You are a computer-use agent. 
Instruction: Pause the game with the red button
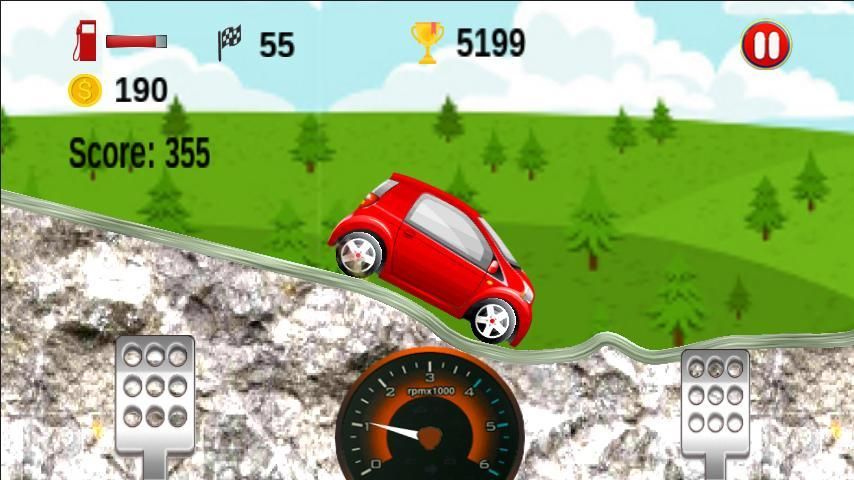[x=765, y=45]
